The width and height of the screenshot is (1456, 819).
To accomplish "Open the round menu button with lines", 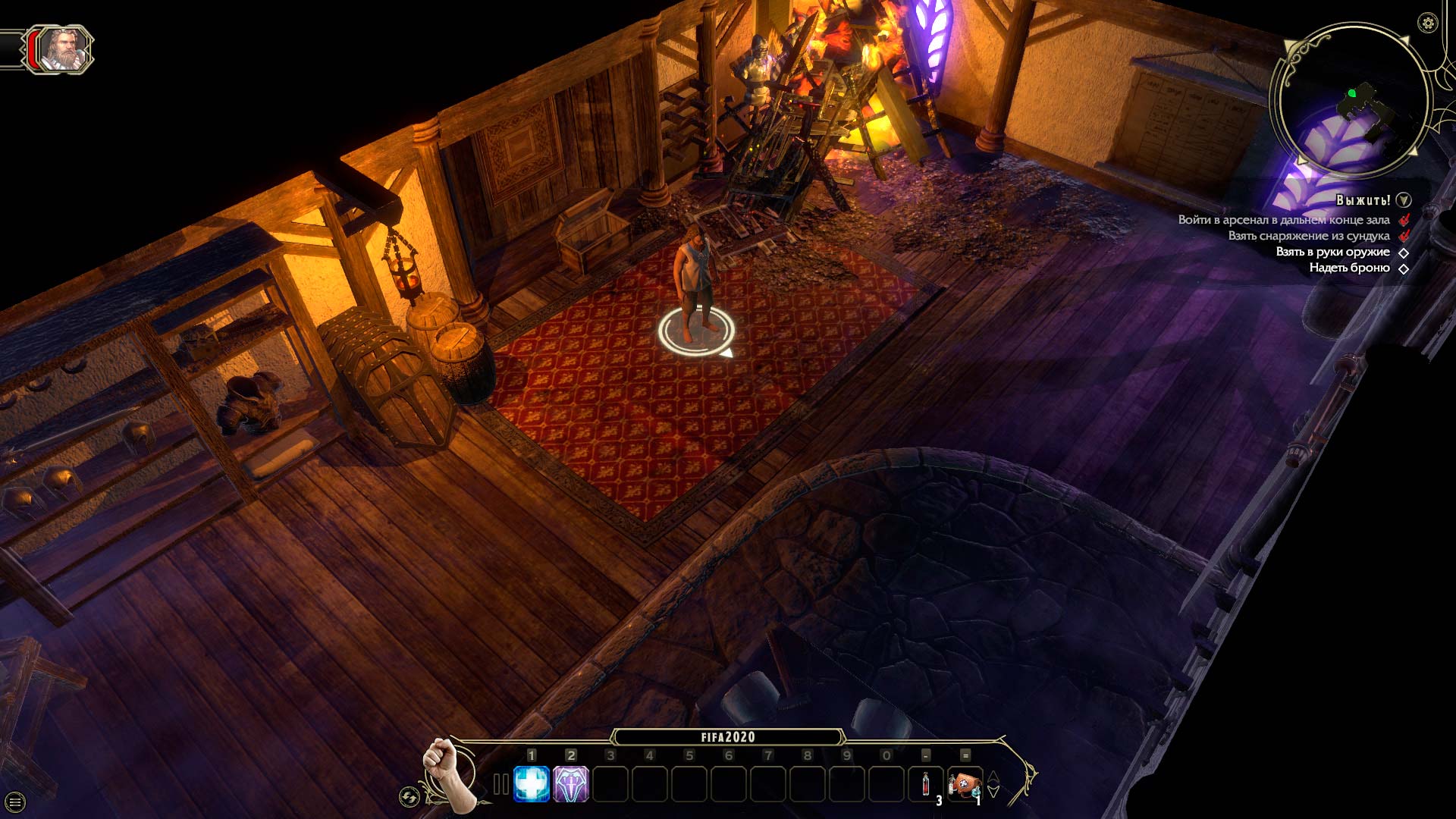I will (x=15, y=802).
